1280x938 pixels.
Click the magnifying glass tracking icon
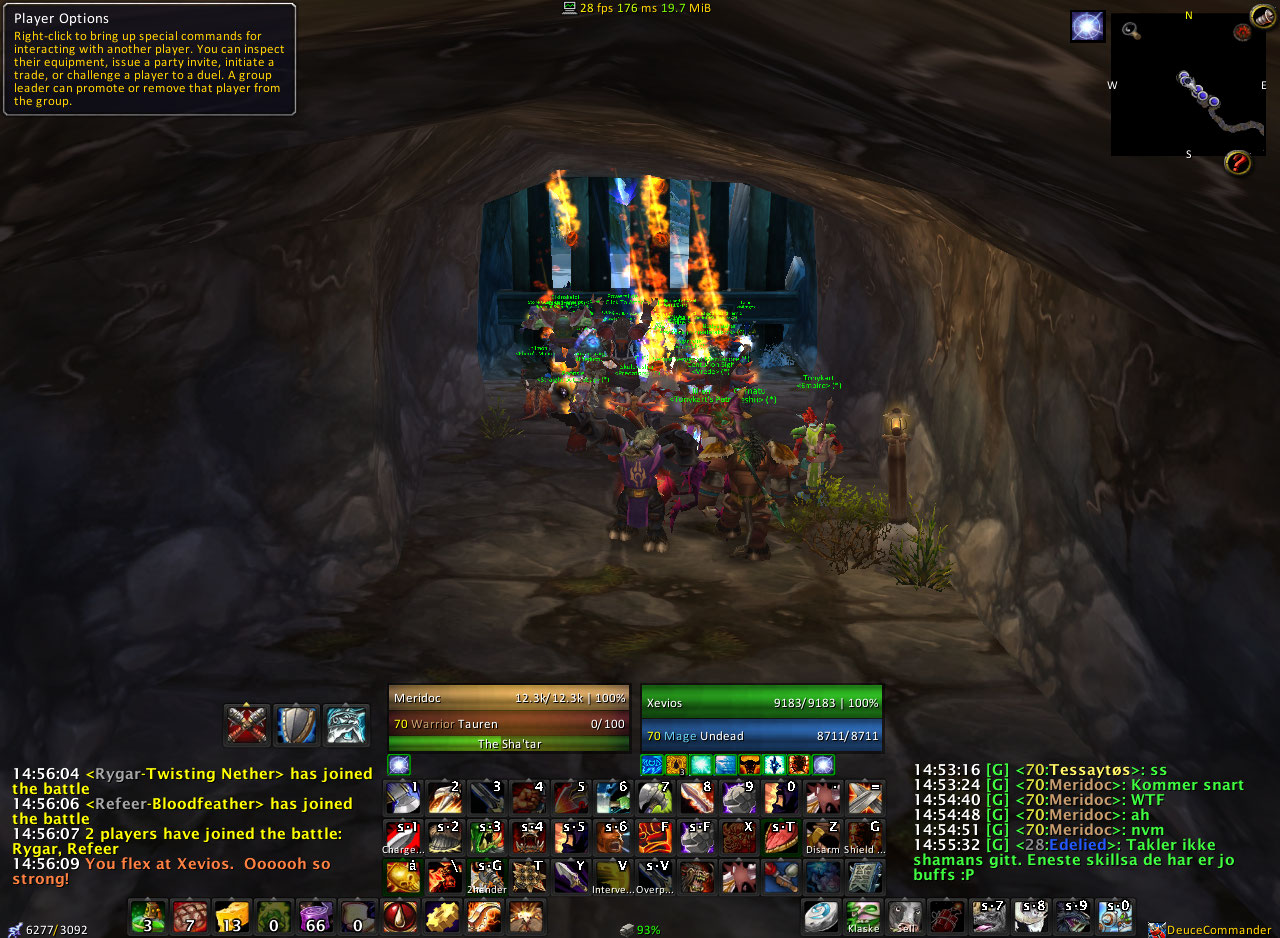pos(1132,32)
